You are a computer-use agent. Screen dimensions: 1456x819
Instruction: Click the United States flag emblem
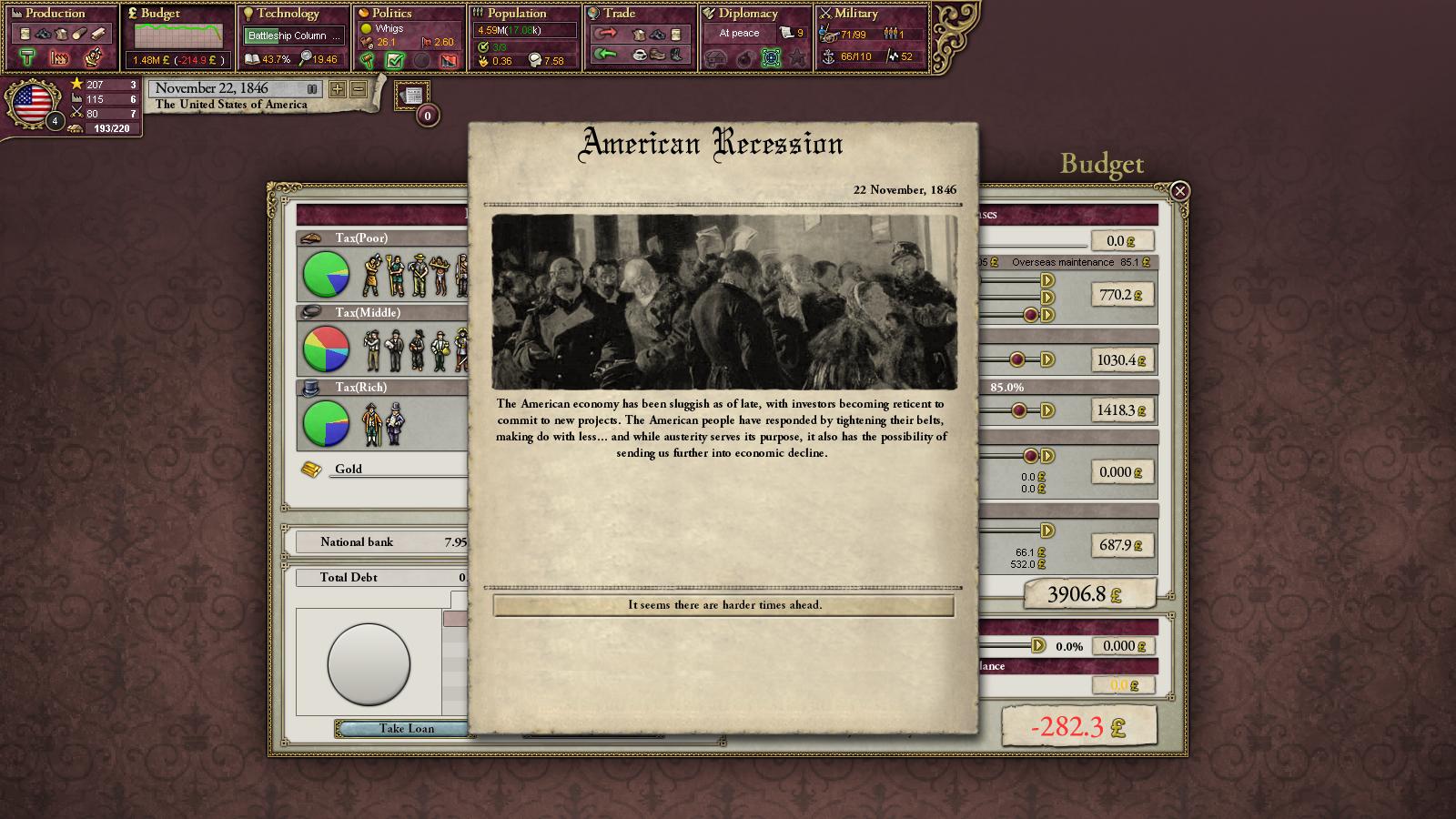tap(34, 104)
